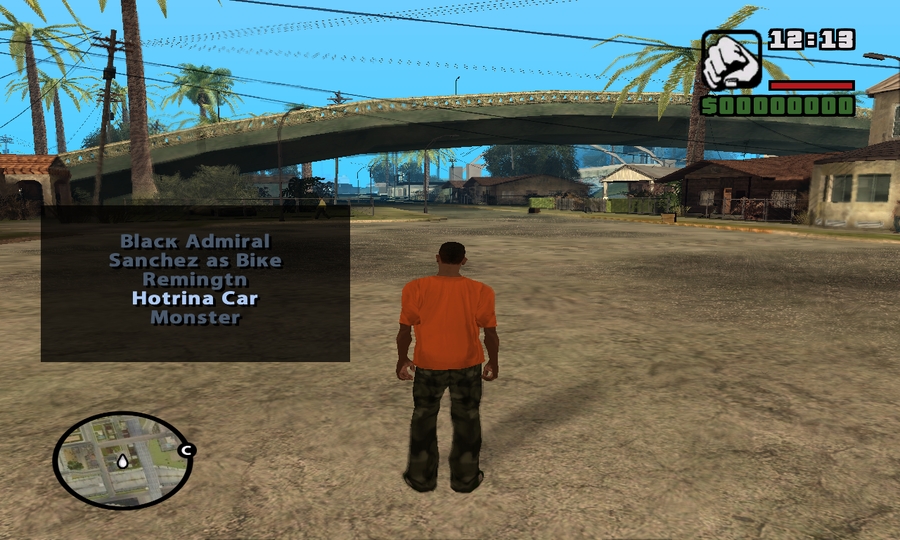Choose Monster from the spawn list
900x540 pixels.
click(195, 318)
